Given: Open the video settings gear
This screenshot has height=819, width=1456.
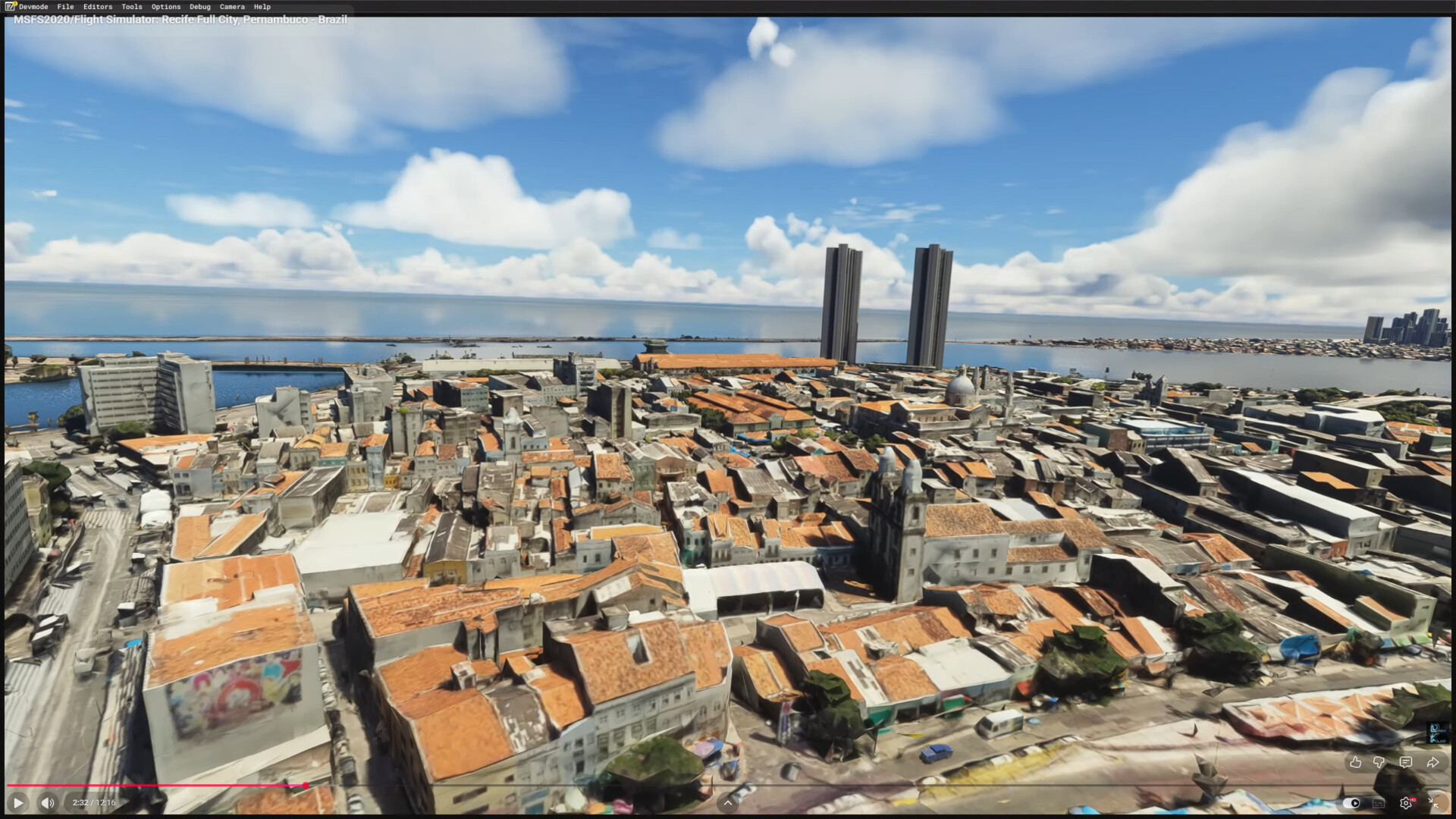Looking at the screenshot, I should point(1406,803).
